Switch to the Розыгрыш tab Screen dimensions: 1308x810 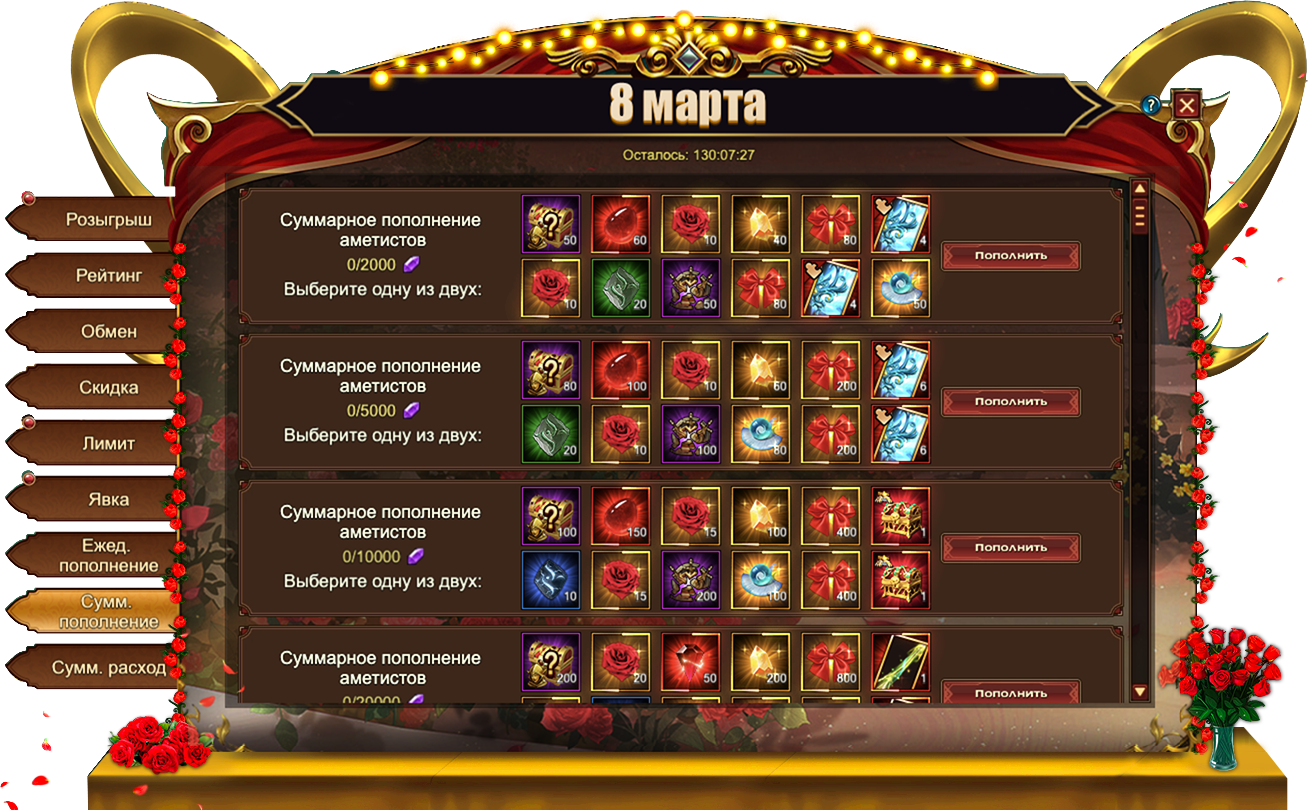coord(108,220)
